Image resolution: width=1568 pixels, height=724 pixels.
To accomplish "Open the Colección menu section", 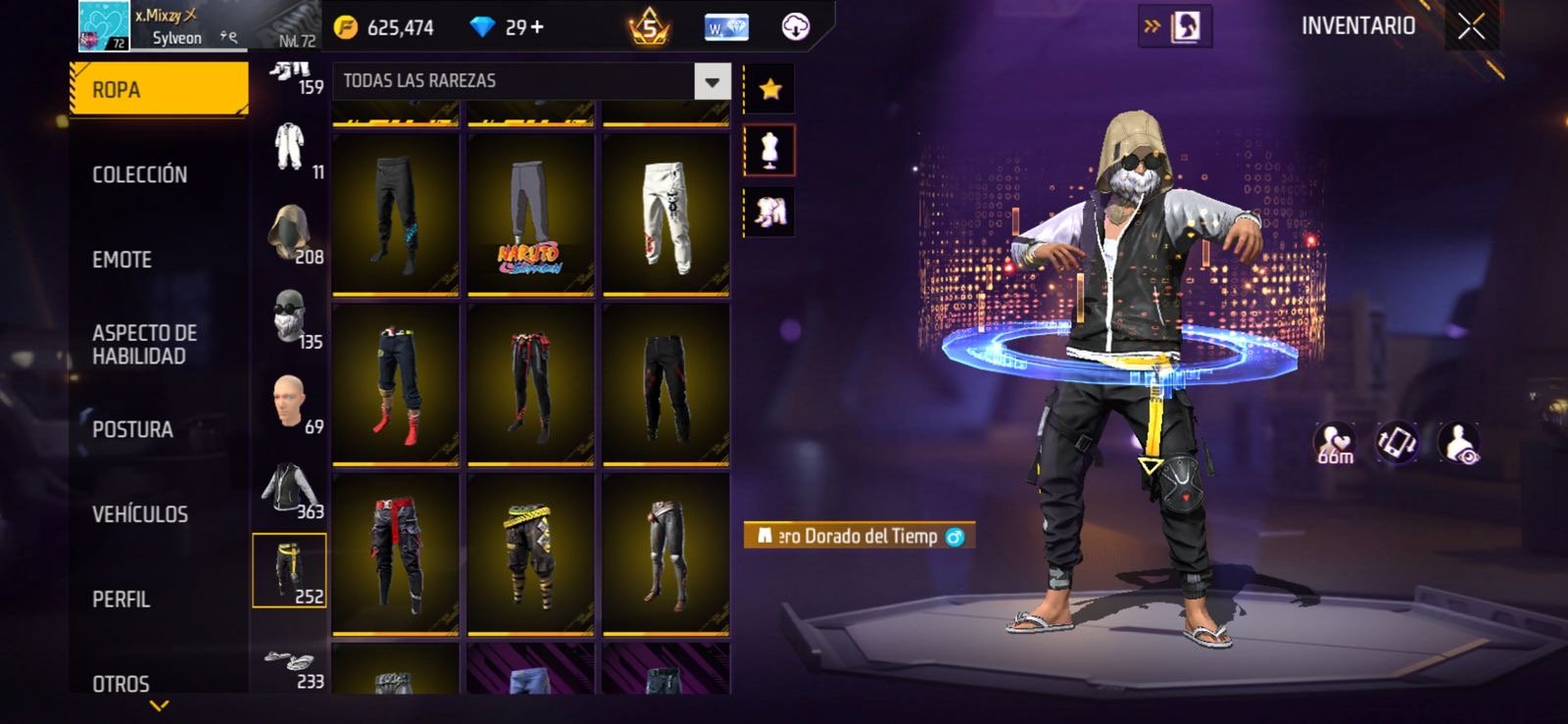I will [x=139, y=174].
